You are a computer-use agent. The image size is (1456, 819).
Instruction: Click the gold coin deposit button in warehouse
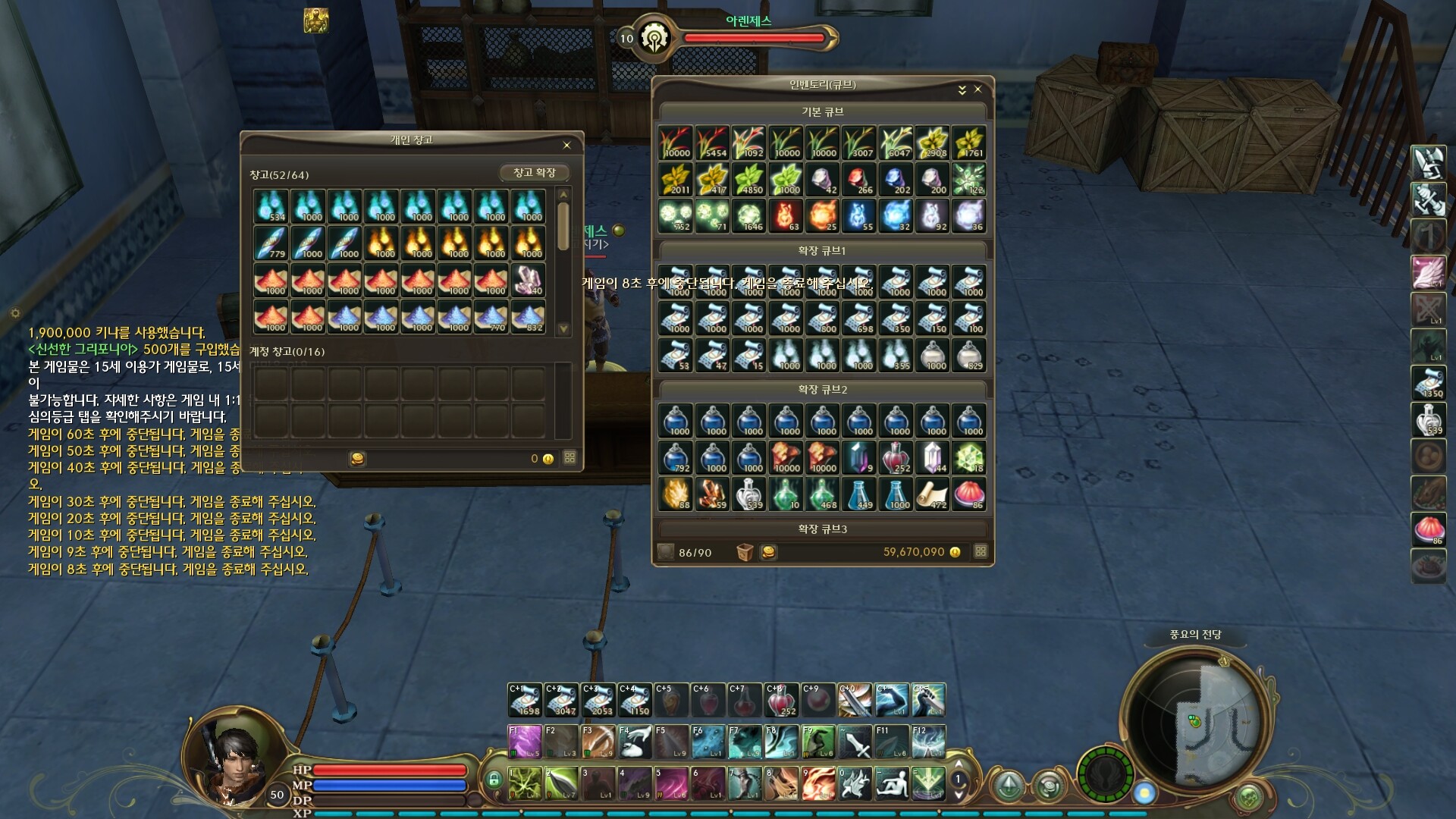[x=357, y=459]
